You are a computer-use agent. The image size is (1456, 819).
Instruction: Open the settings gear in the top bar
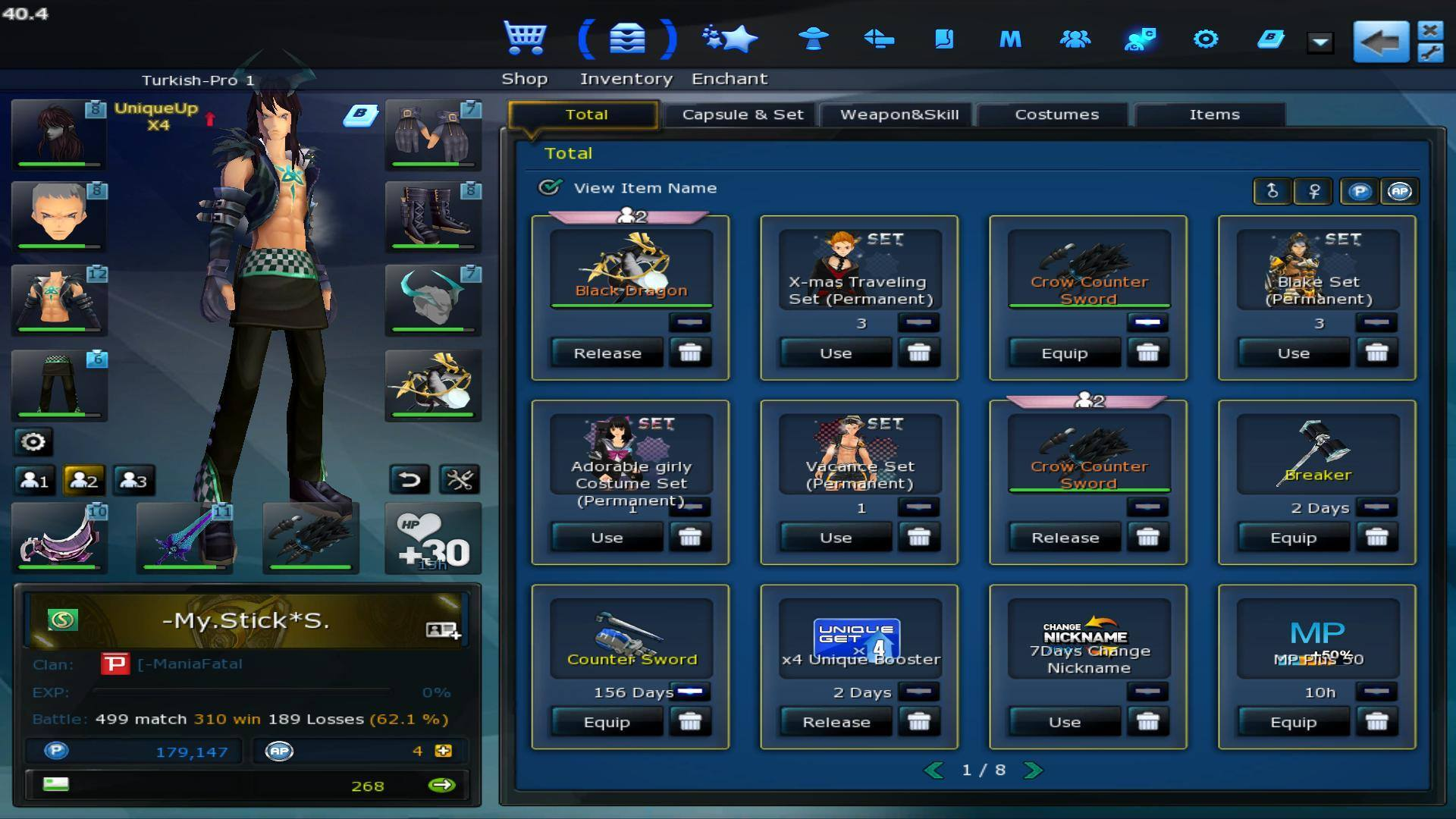tap(1205, 39)
